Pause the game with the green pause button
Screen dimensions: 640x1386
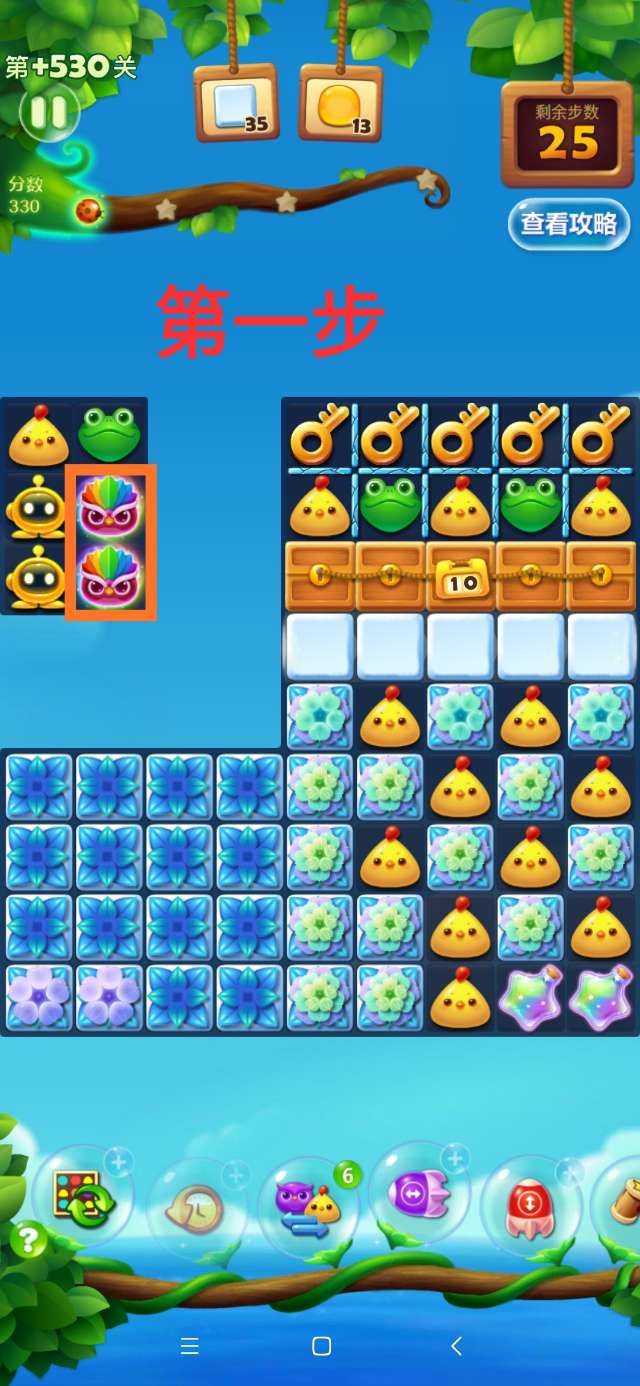48,112
